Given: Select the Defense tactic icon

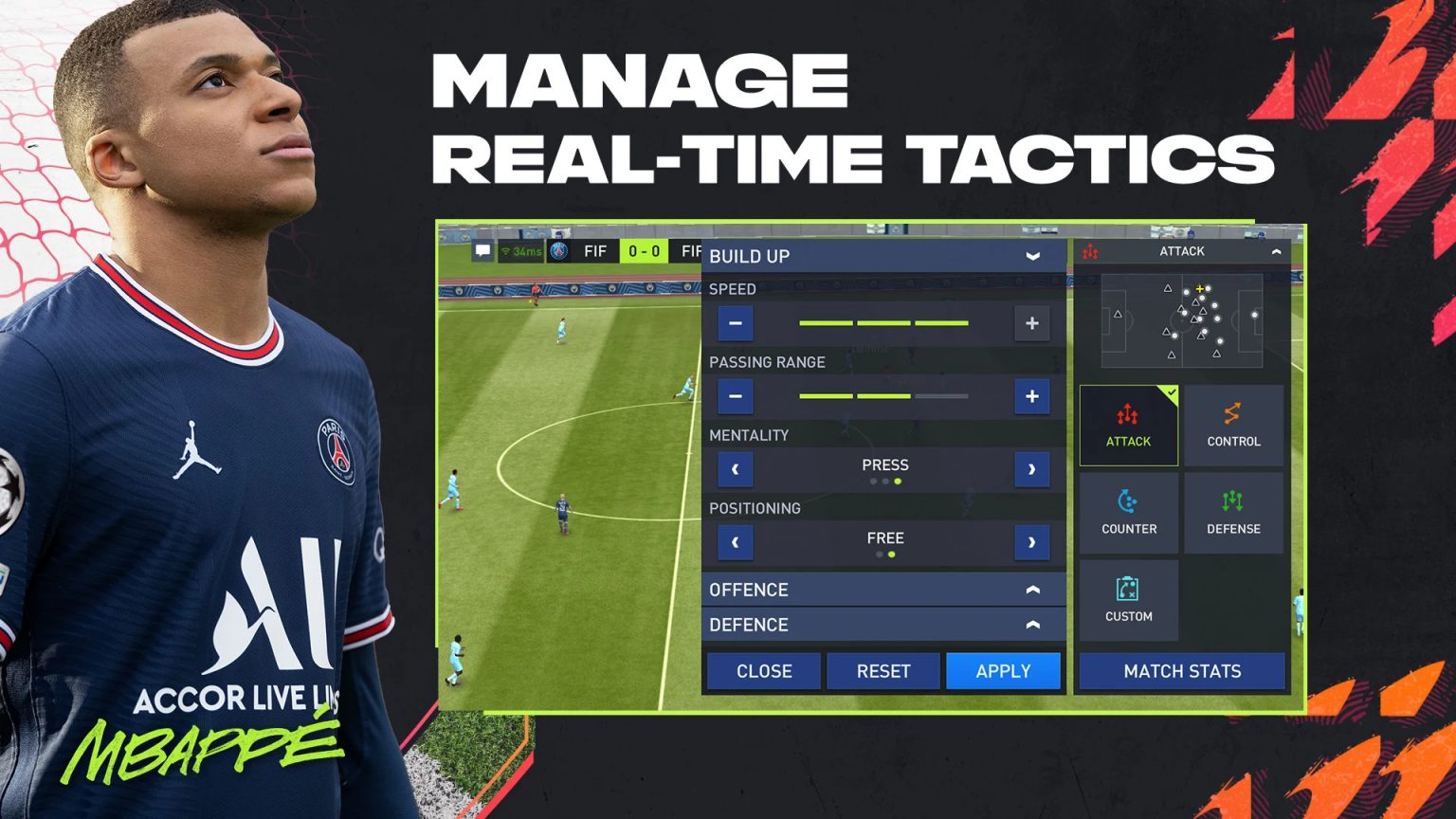Looking at the screenshot, I should [x=1233, y=512].
